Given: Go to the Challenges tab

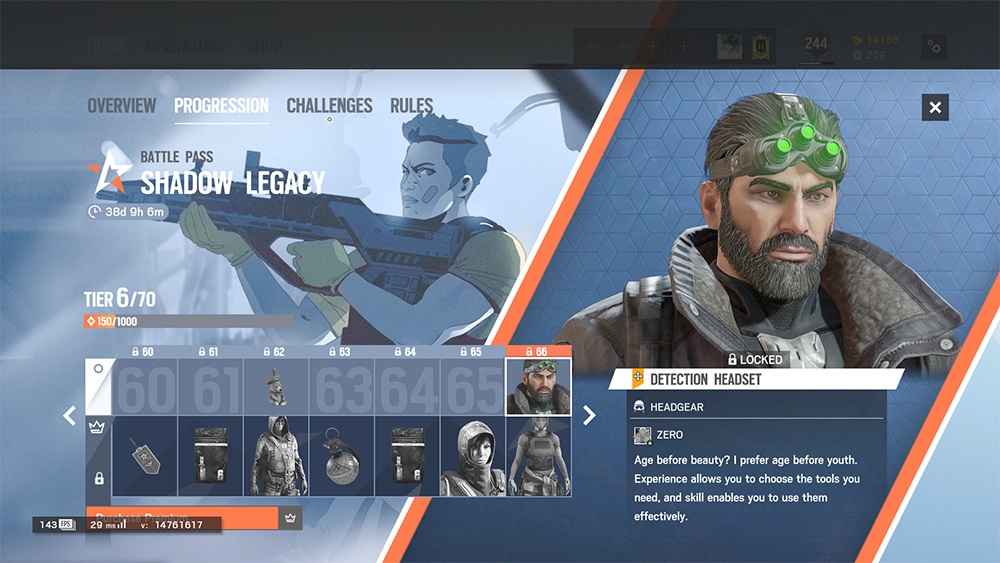Looking at the screenshot, I should coord(329,106).
